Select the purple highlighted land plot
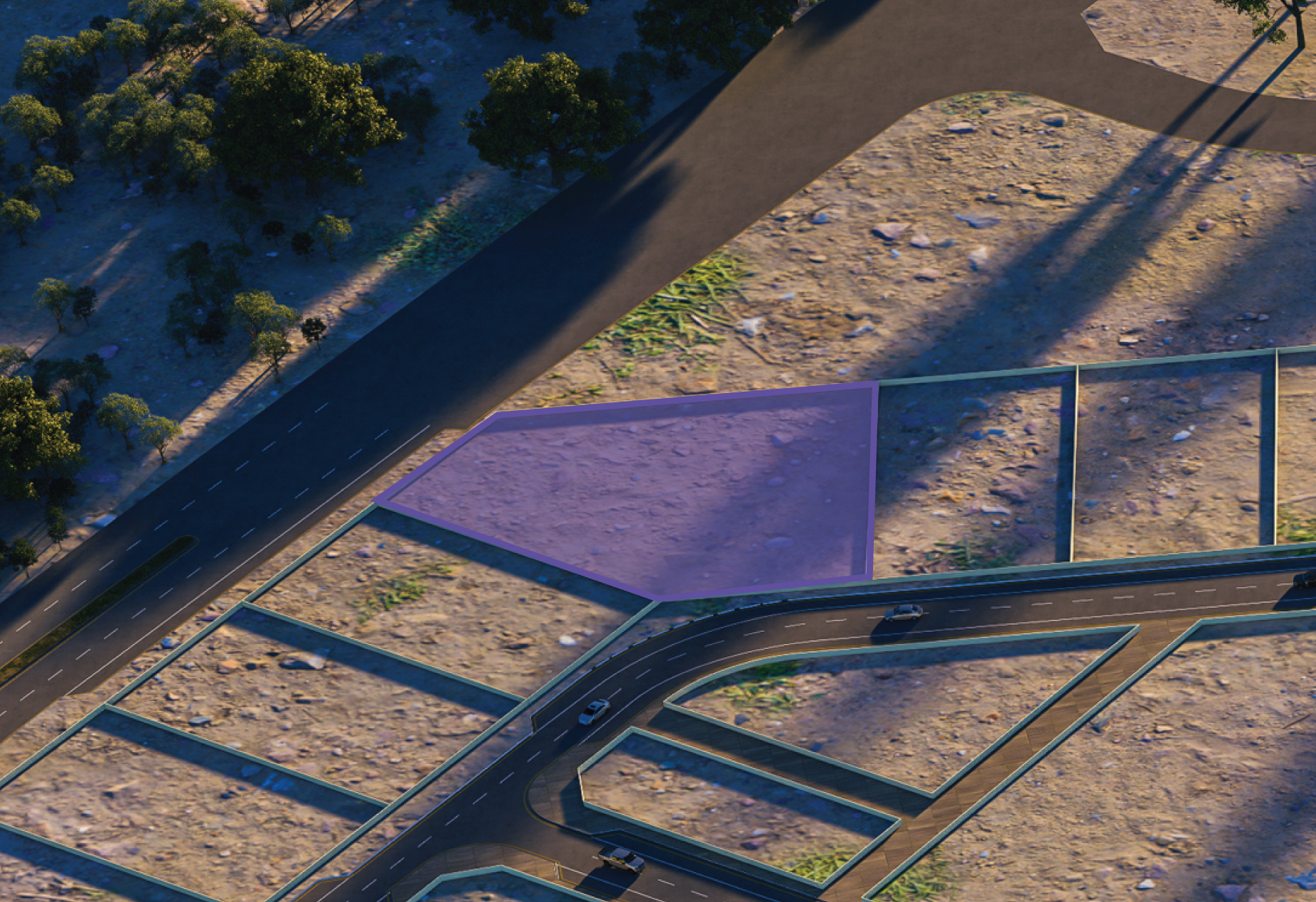The width and height of the screenshot is (1316, 902). (661, 490)
